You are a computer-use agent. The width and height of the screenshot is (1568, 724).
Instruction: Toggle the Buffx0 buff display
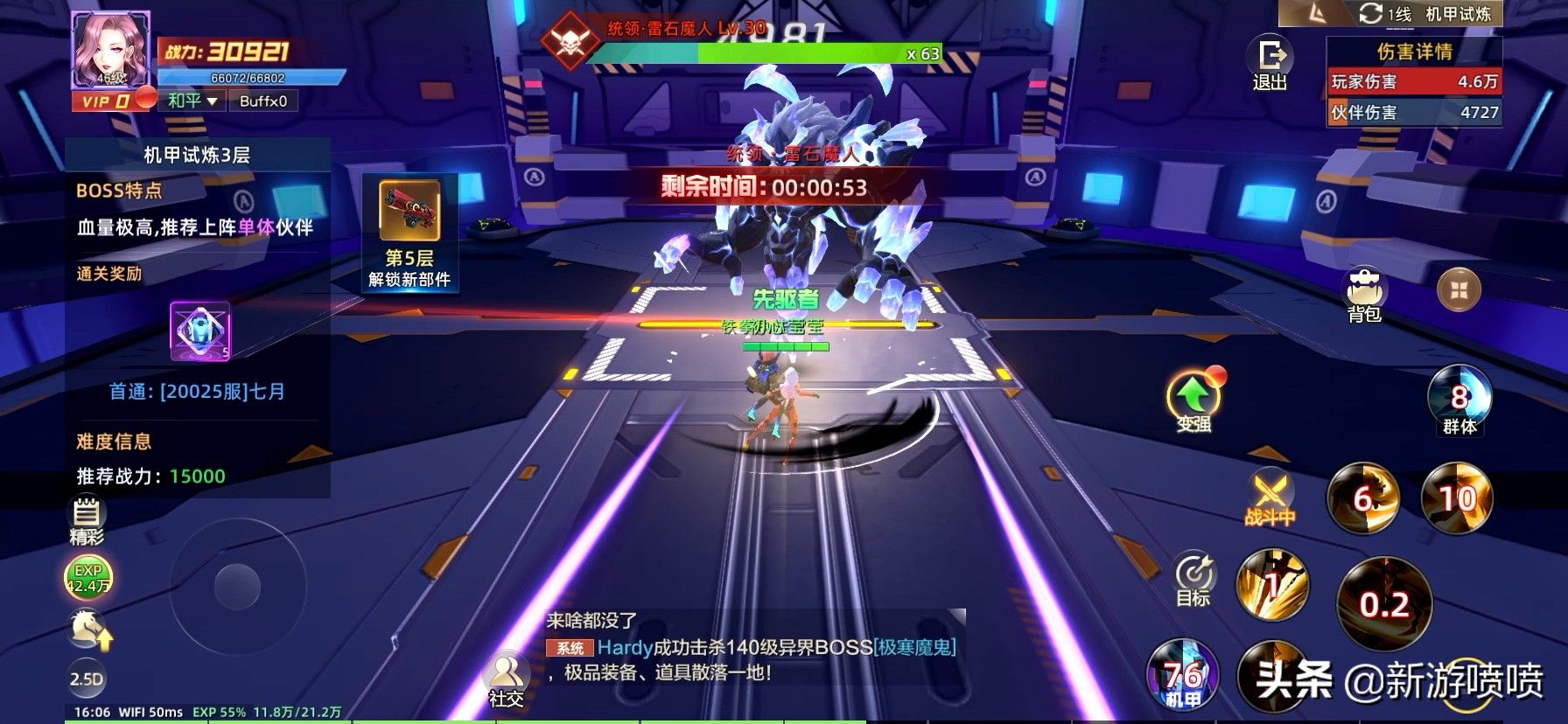263,101
